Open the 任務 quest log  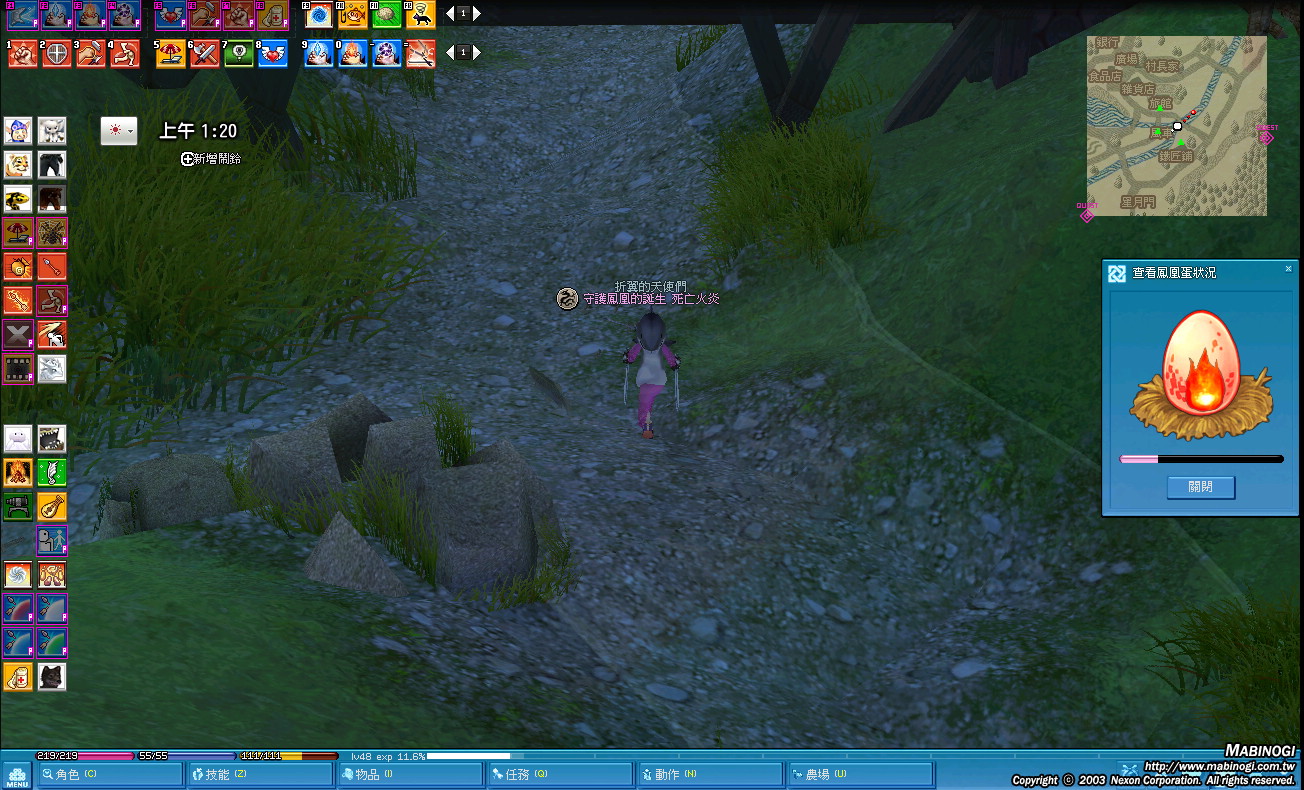558,774
